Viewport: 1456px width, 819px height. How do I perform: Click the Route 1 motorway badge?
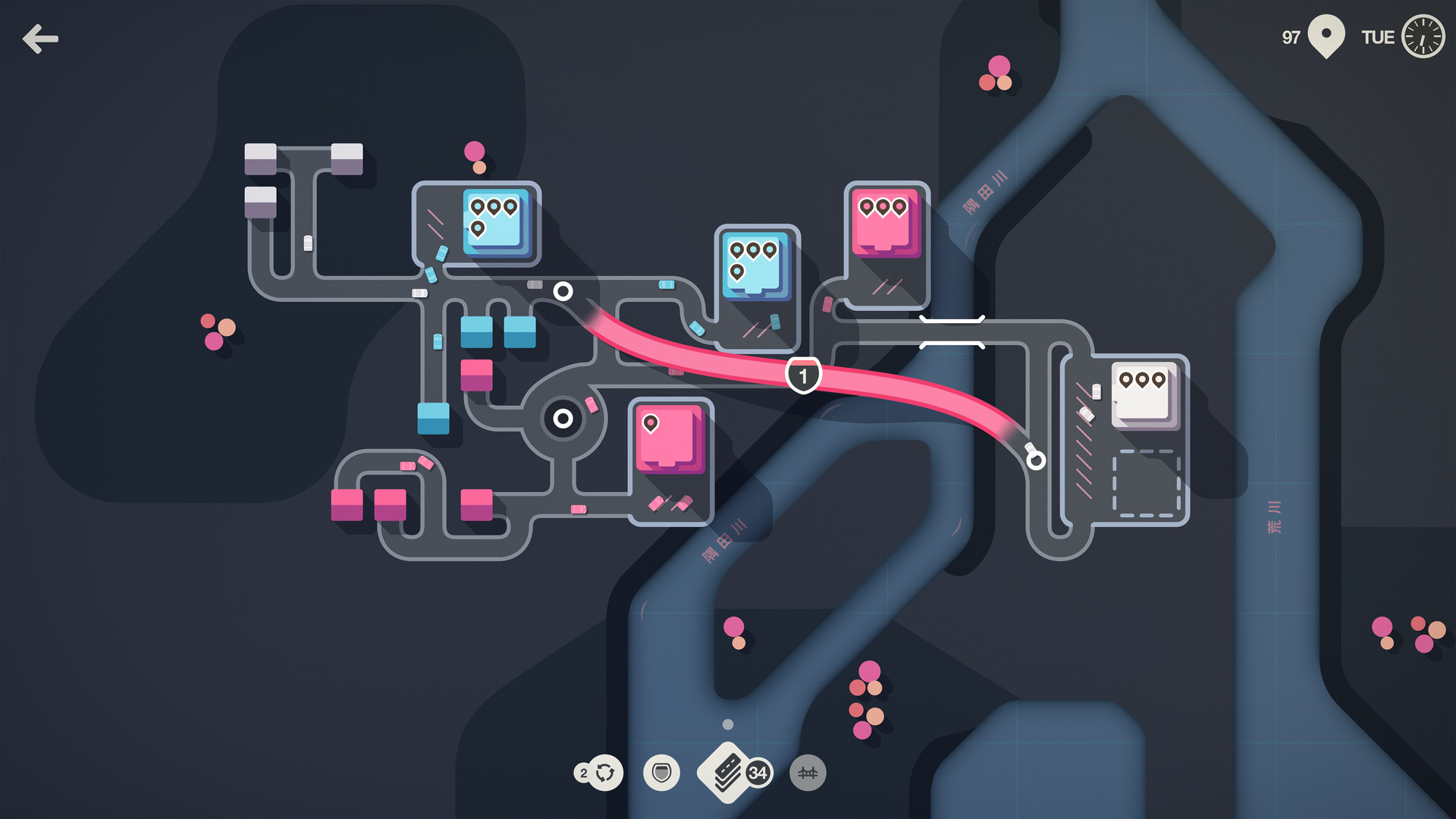pyautogui.click(x=803, y=374)
